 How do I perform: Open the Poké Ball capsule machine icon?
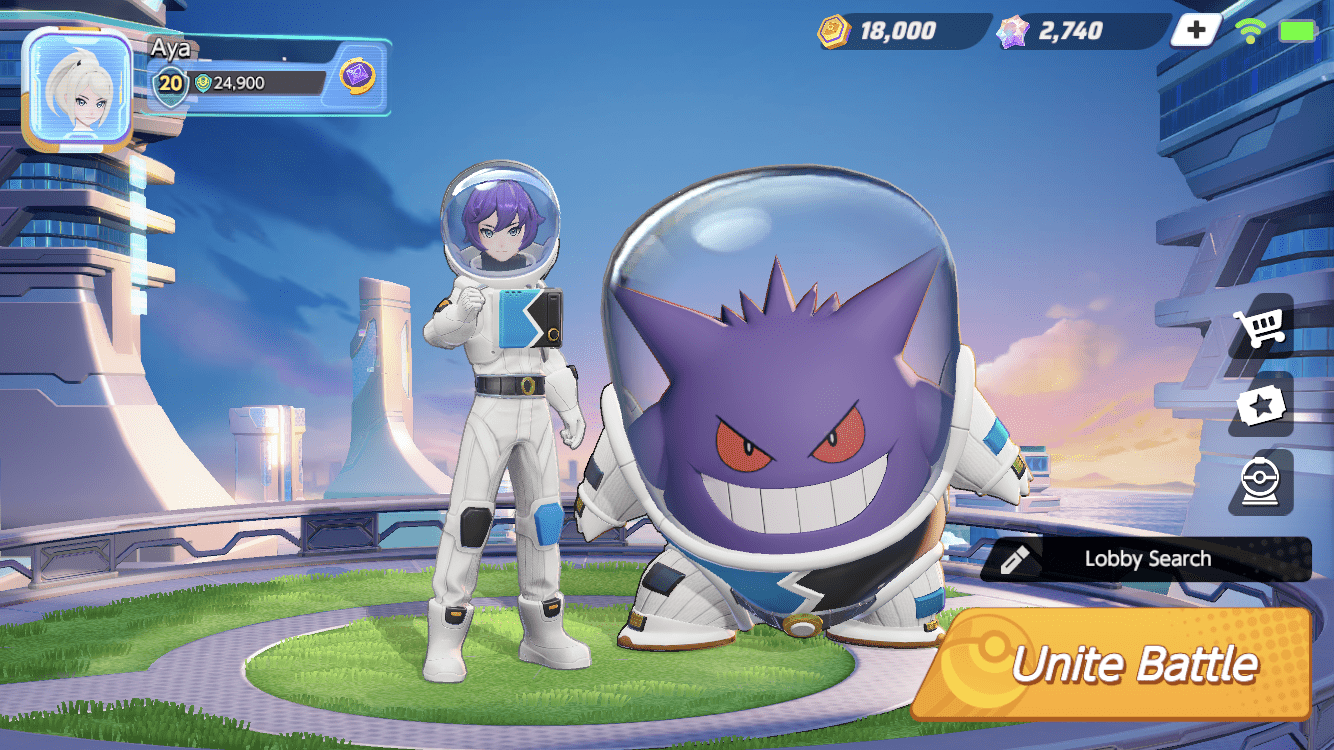coord(1260,482)
